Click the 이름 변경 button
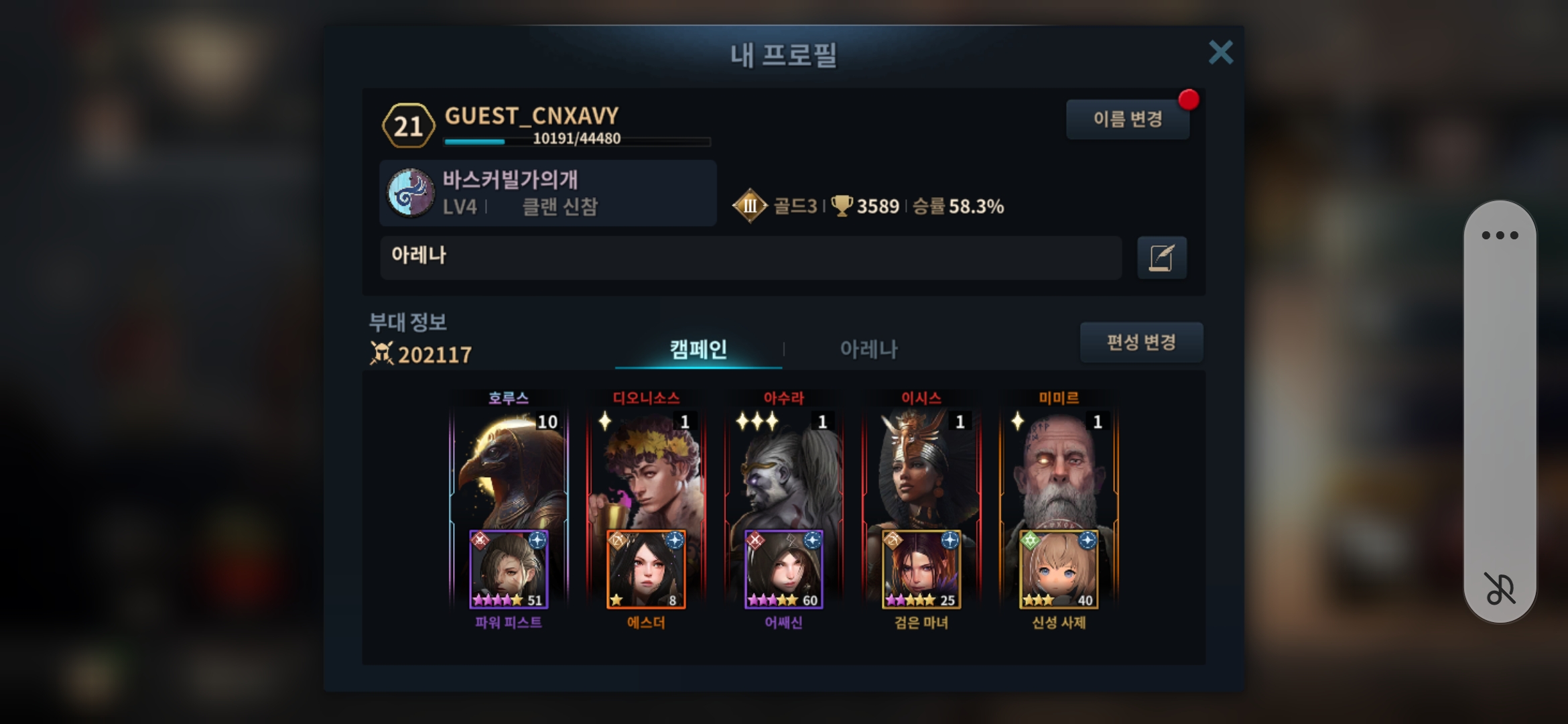Screen dimensions: 1568x724 [x=1127, y=119]
